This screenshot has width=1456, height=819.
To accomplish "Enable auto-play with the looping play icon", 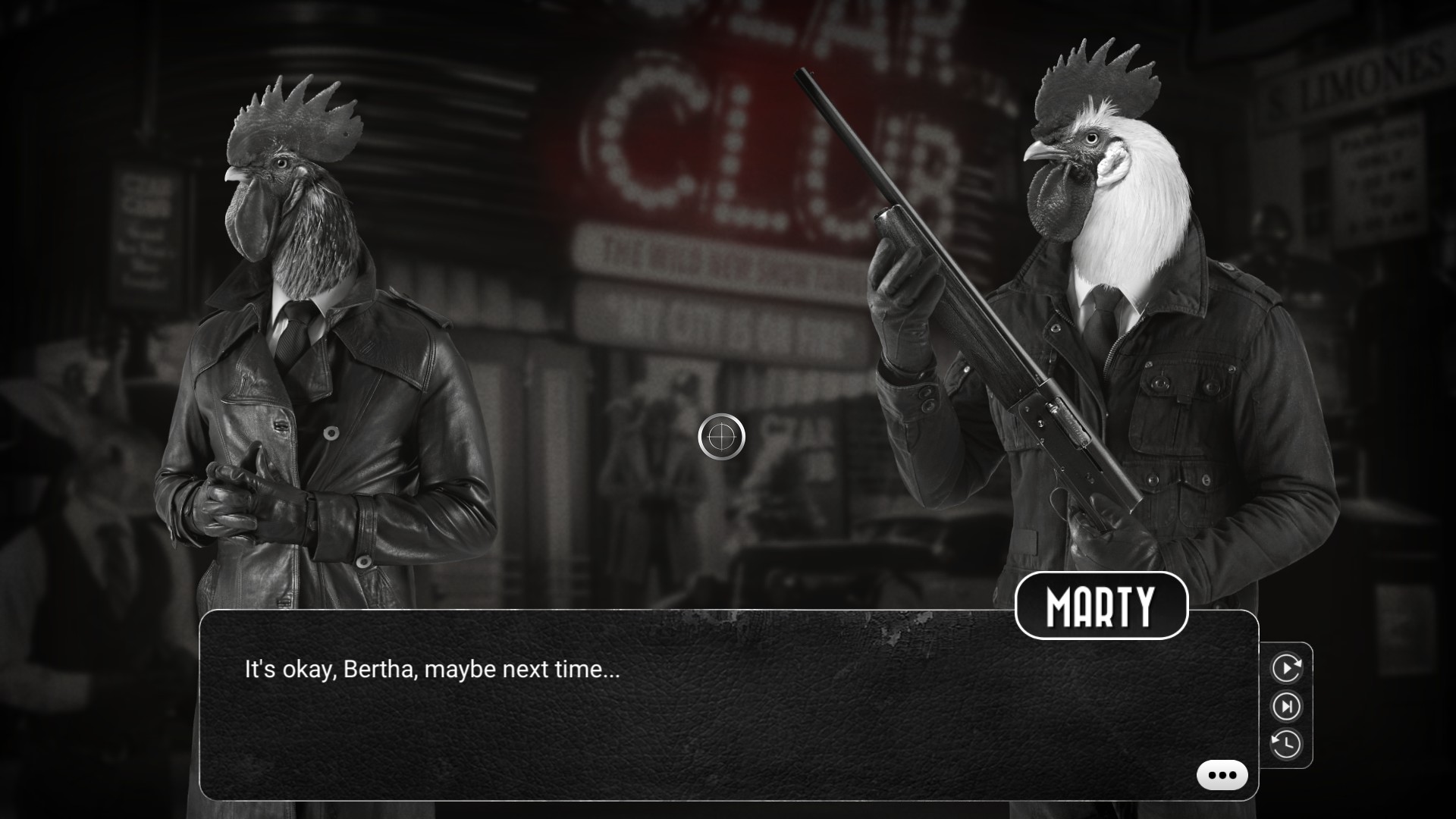I will coord(1286,668).
